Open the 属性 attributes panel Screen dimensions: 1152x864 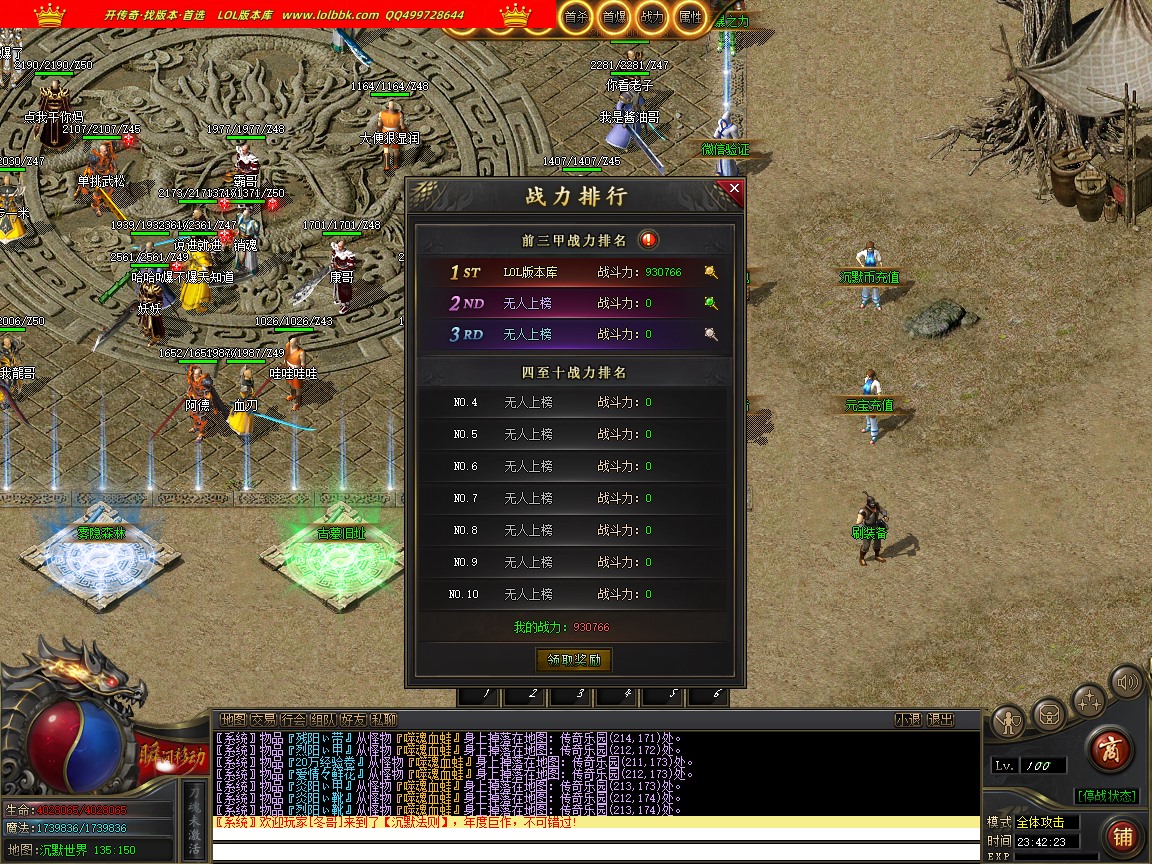coord(690,16)
